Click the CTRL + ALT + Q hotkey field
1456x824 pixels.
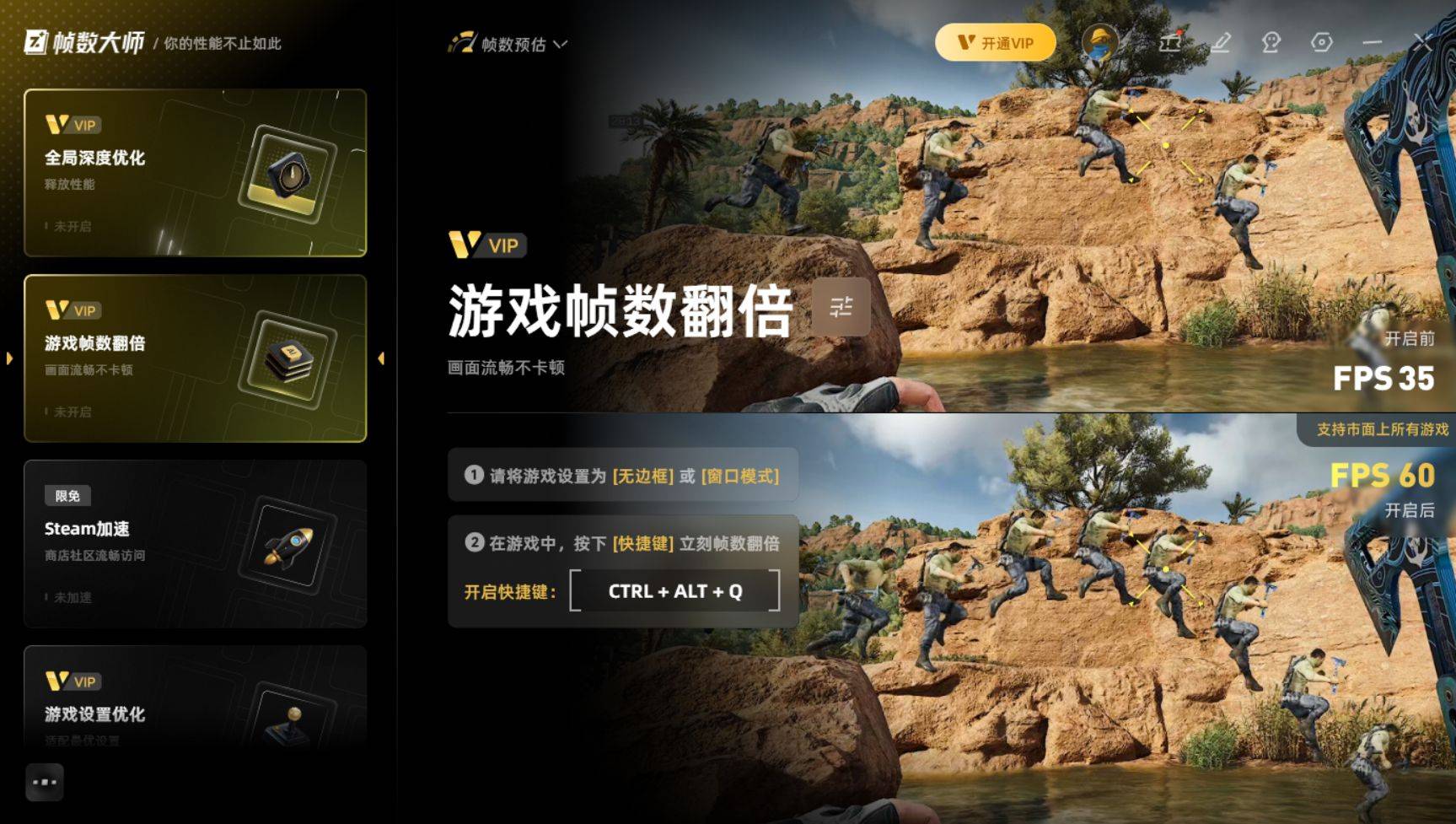click(x=675, y=591)
